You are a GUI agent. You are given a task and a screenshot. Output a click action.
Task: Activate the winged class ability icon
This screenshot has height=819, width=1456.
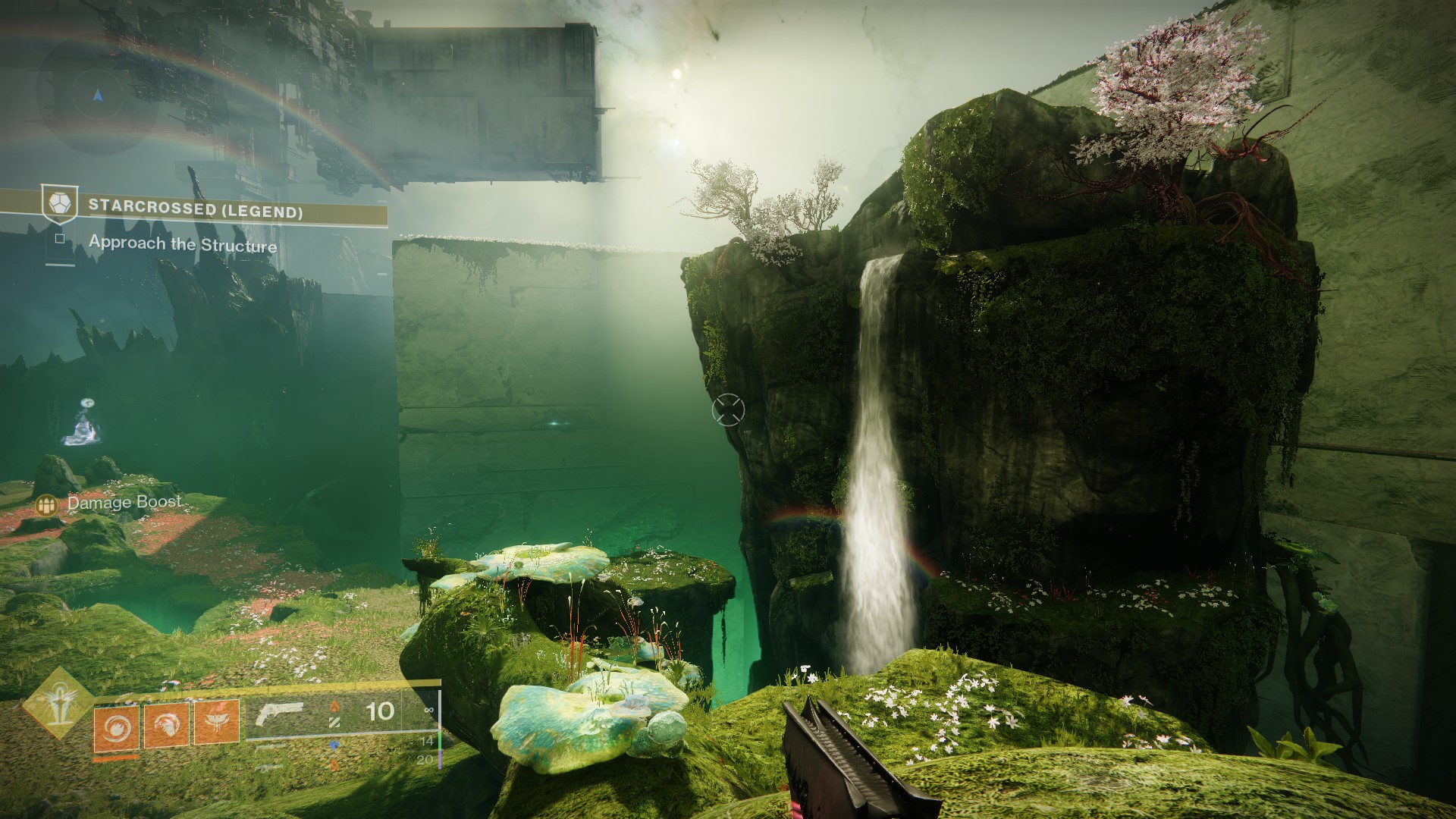coord(216,721)
